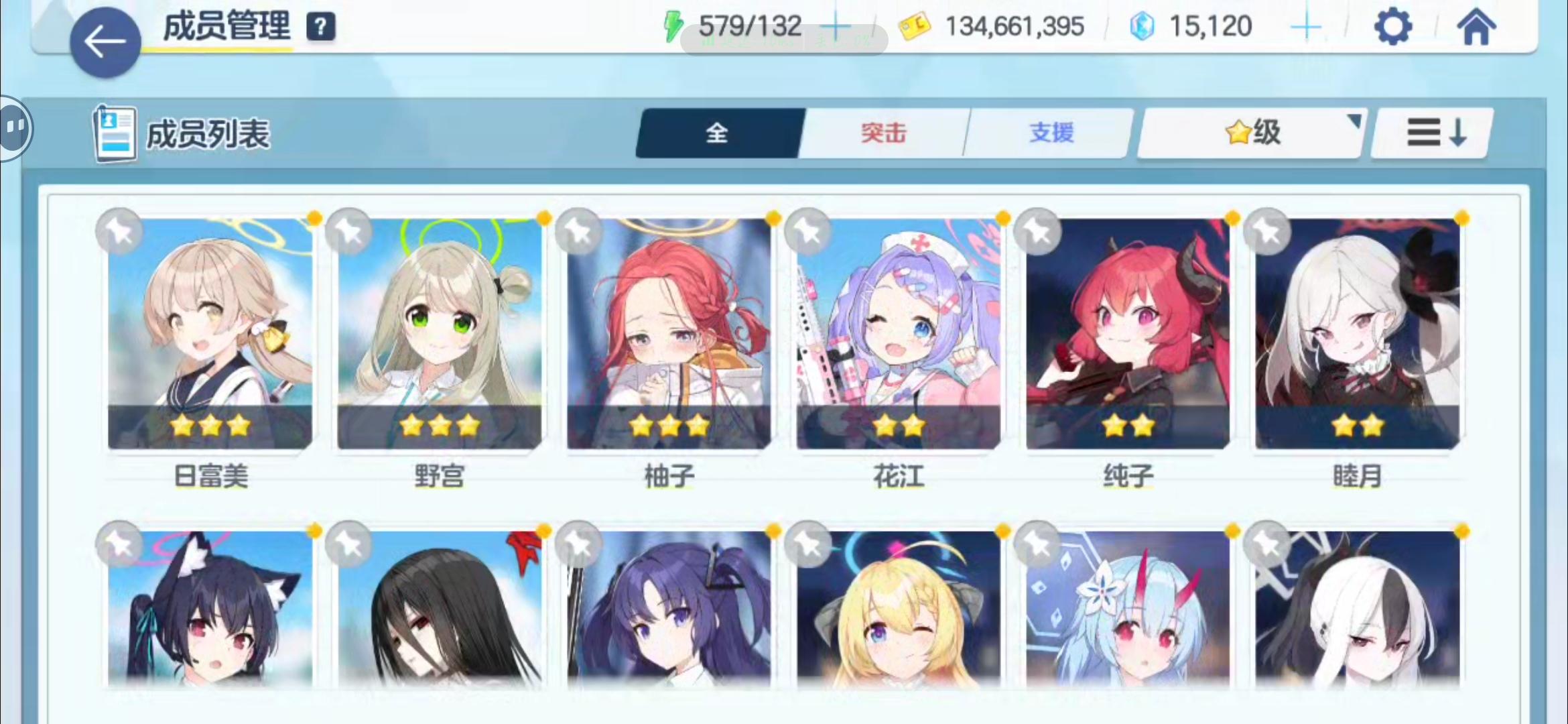Switch to the 支援 tab
The width and height of the screenshot is (1568, 724).
1050,132
